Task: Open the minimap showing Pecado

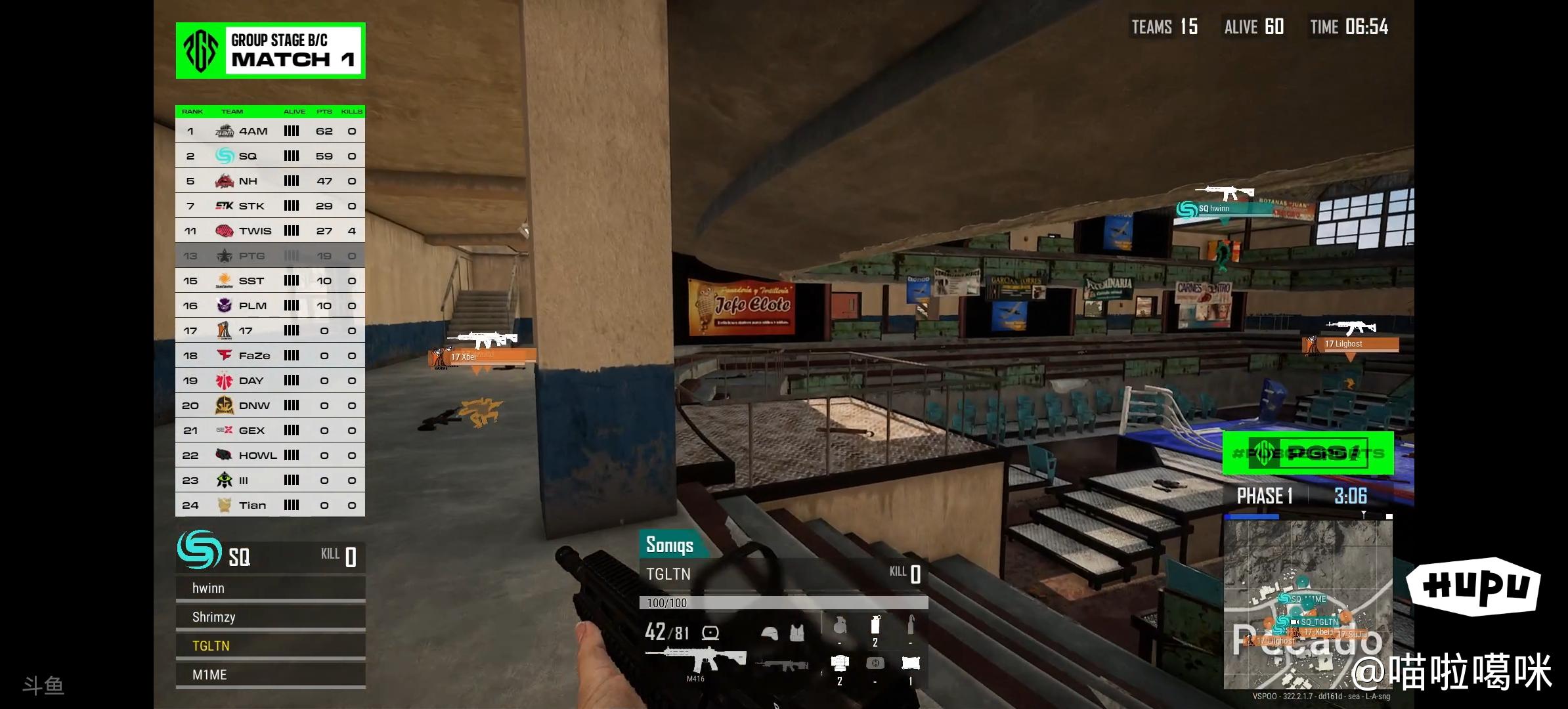Action: point(1307,604)
